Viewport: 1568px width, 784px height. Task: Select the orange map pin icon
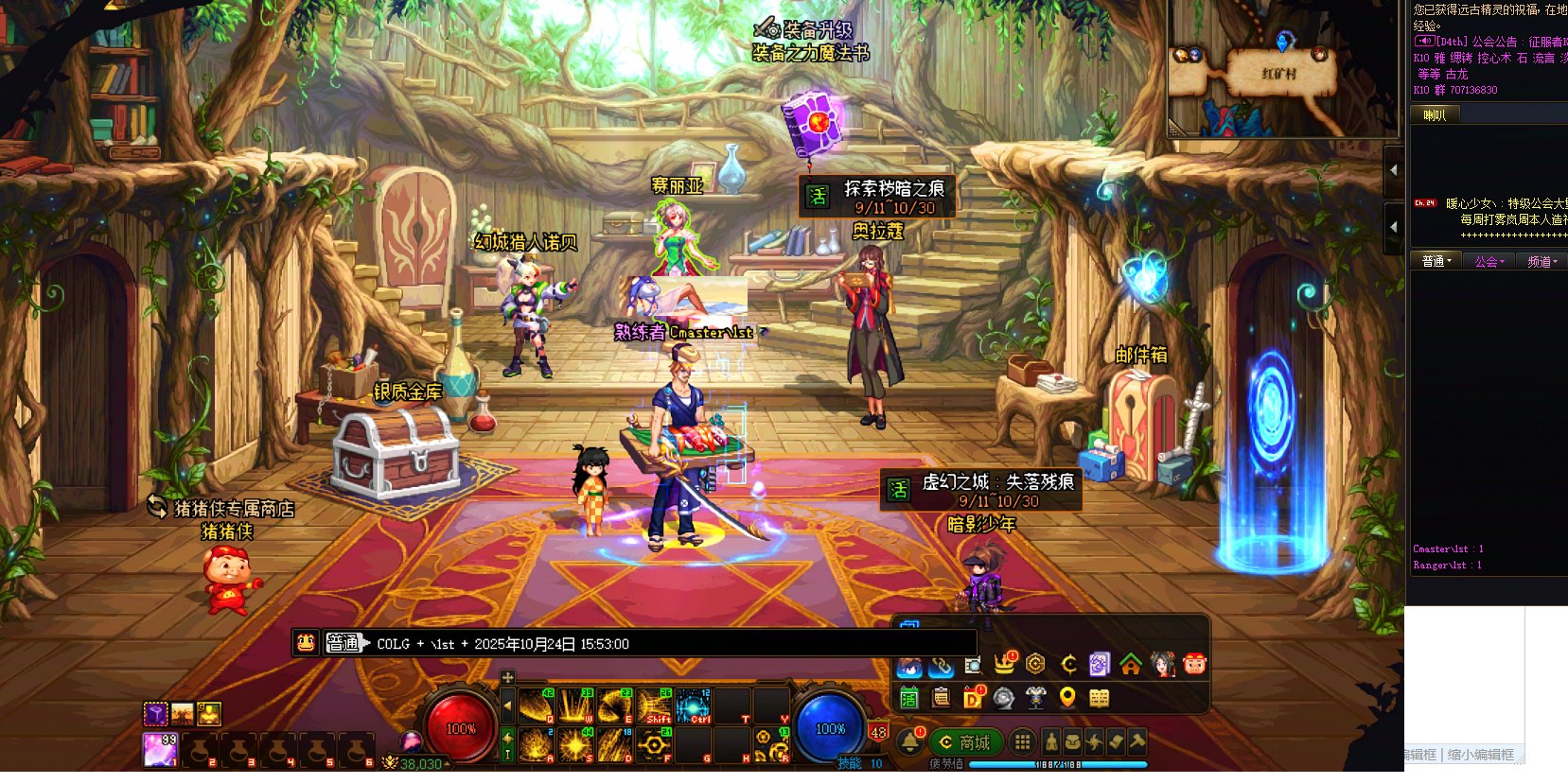point(1067,698)
